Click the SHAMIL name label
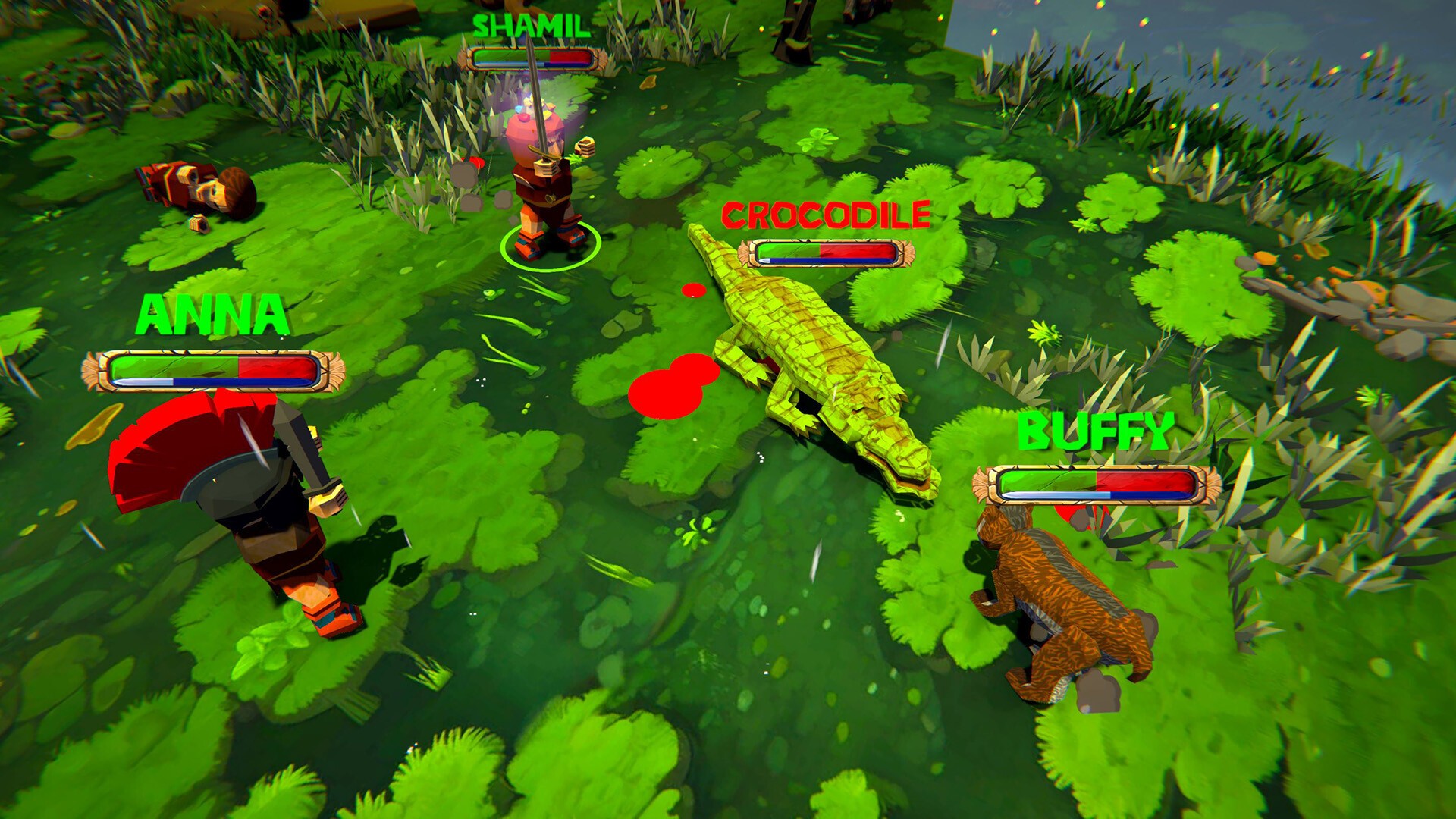 point(531,27)
